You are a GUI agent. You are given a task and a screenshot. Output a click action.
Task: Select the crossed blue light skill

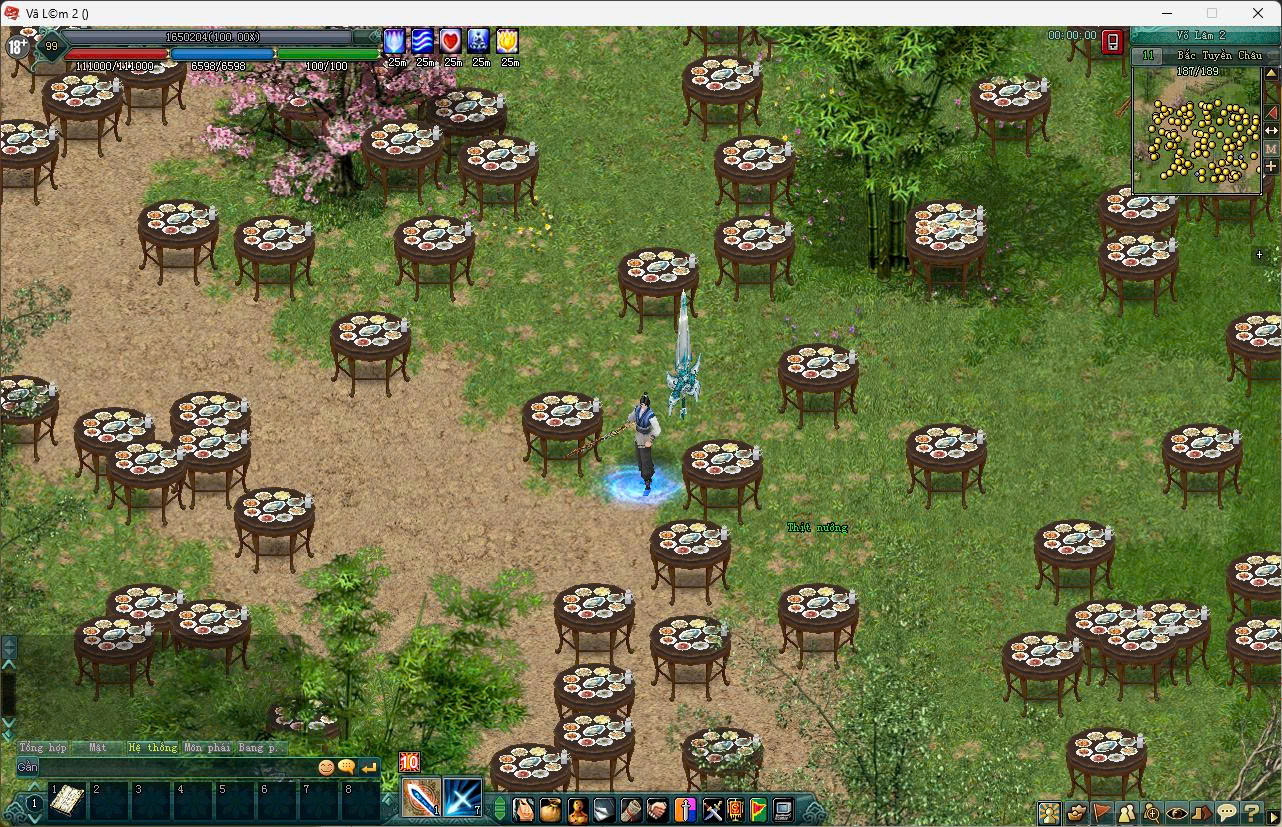(463, 798)
